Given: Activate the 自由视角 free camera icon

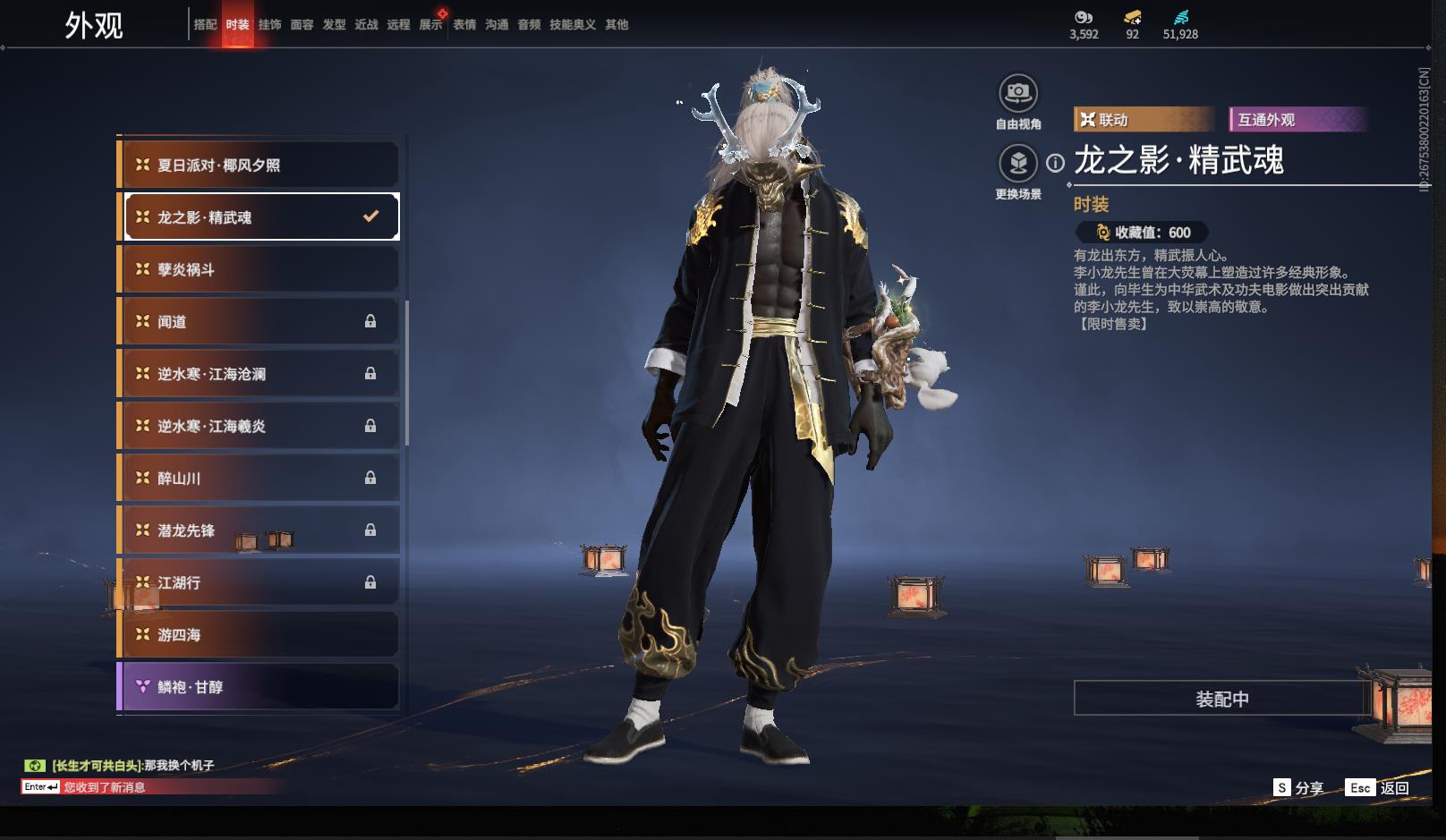Looking at the screenshot, I should point(1018,93).
